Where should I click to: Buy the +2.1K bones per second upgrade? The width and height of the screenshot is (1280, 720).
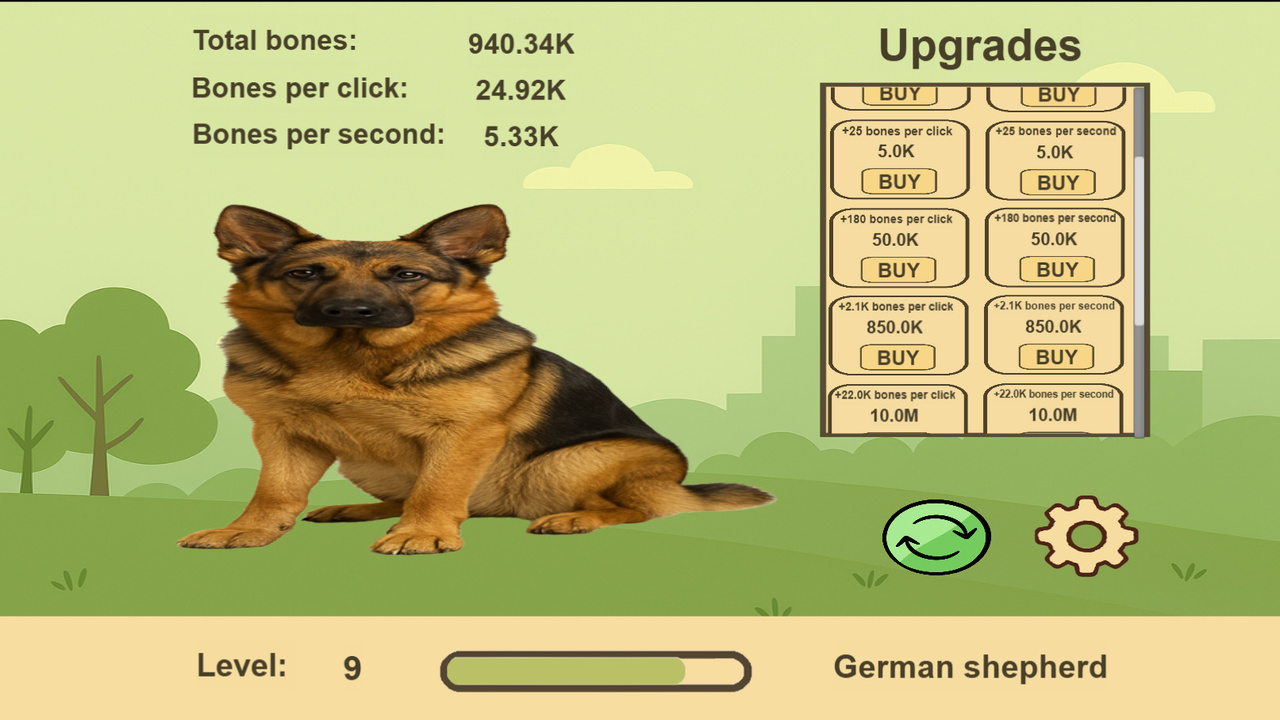pyautogui.click(x=1056, y=357)
